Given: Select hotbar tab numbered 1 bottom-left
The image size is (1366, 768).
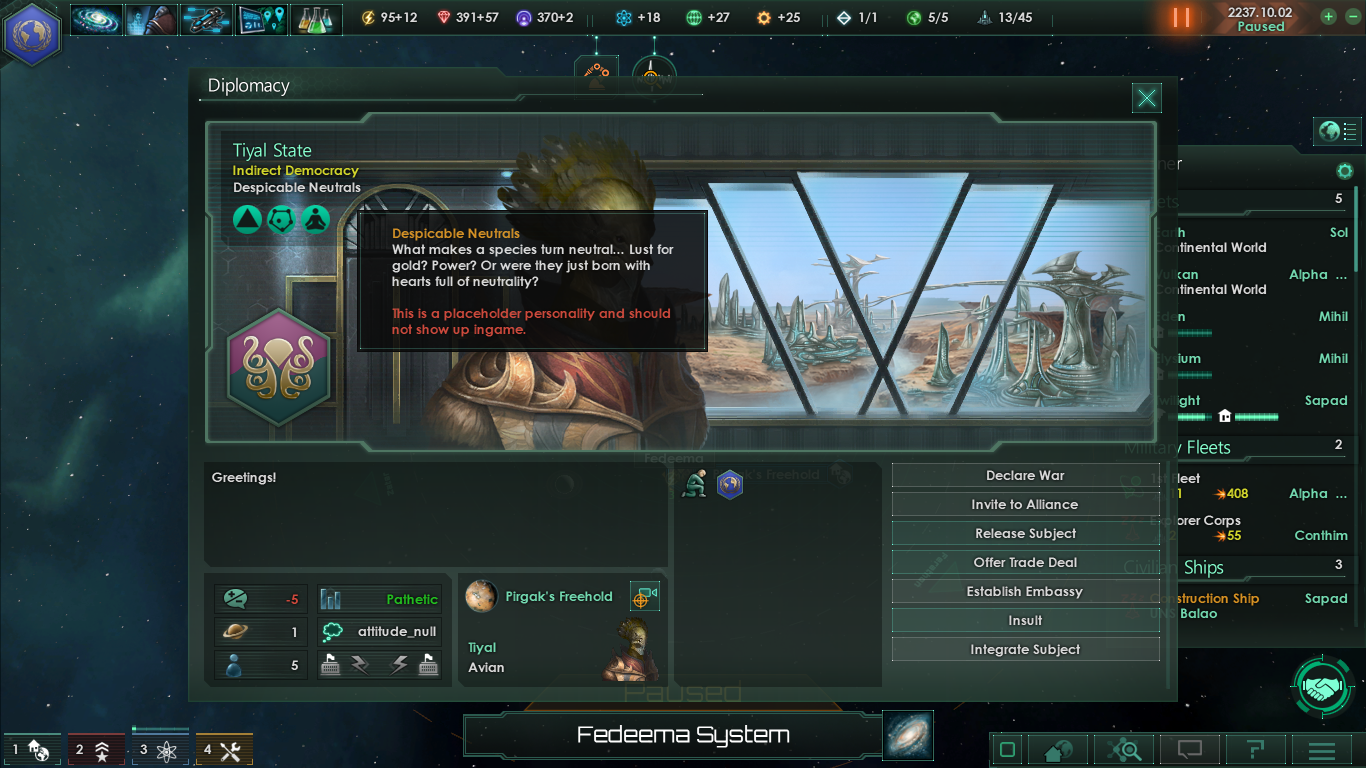Looking at the screenshot, I should coord(32,747).
